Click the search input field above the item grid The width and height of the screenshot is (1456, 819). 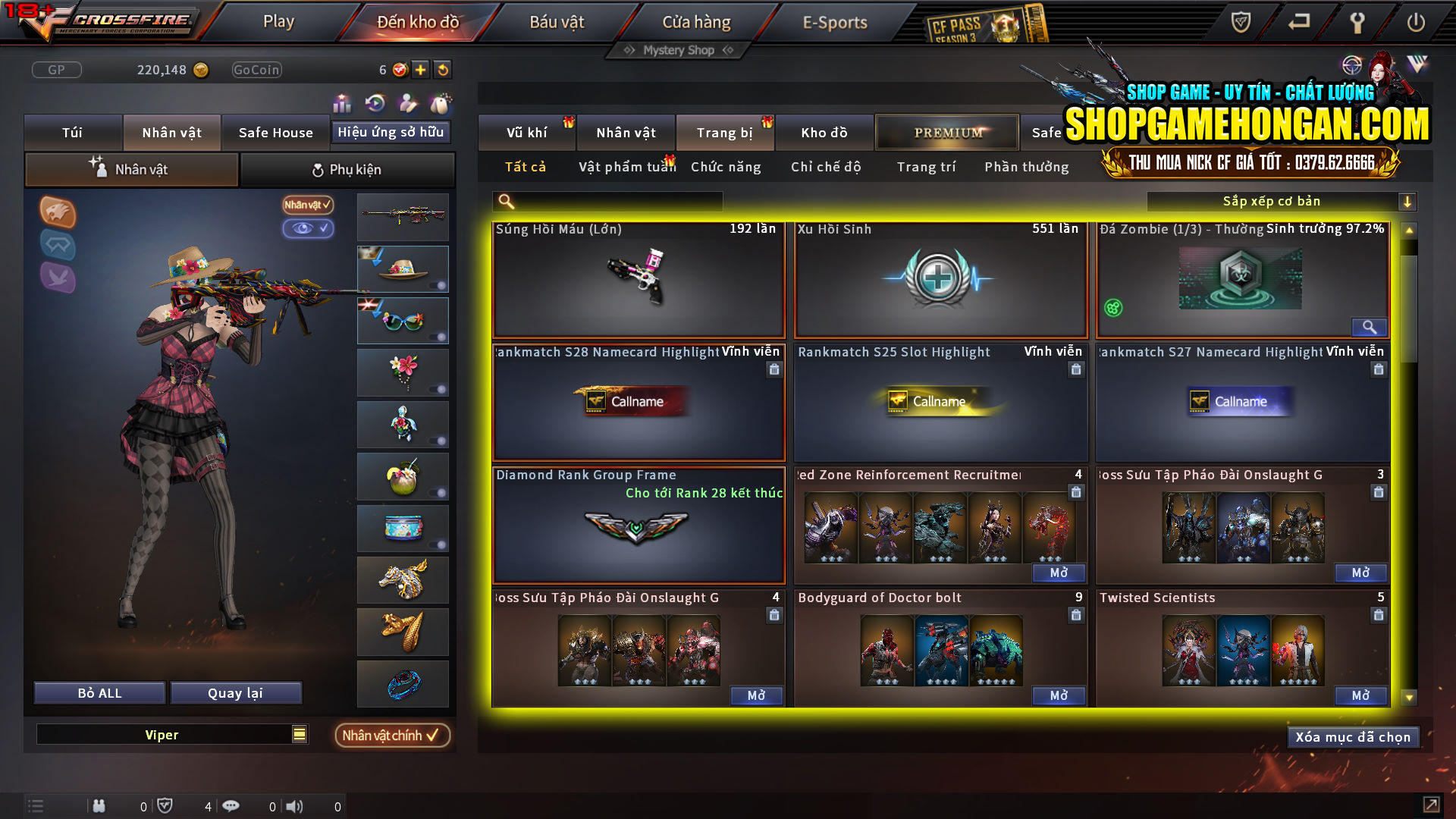tap(607, 201)
